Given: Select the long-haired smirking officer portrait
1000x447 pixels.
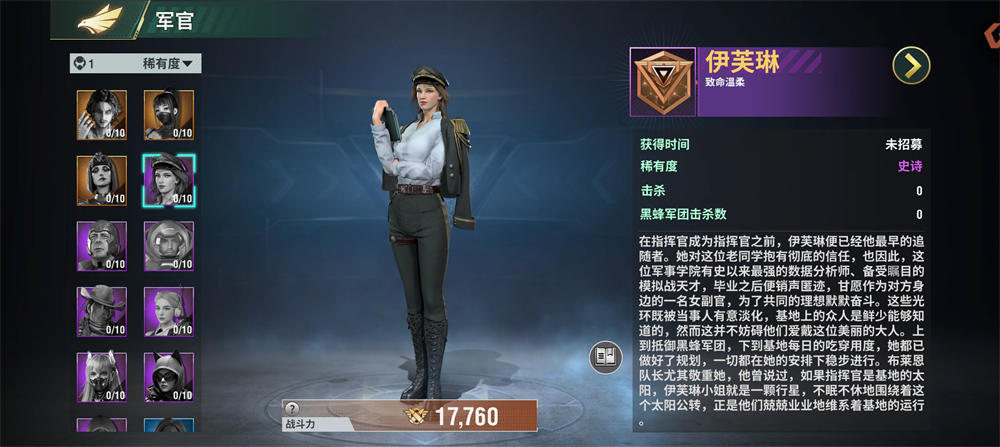Looking at the screenshot, I should tap(102, 113).
